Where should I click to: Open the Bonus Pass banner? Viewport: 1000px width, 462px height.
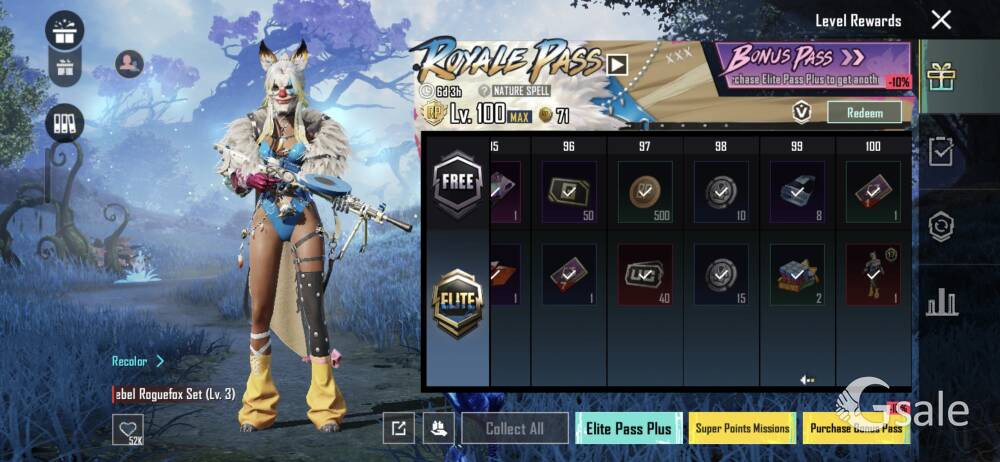tap(813, 63)
